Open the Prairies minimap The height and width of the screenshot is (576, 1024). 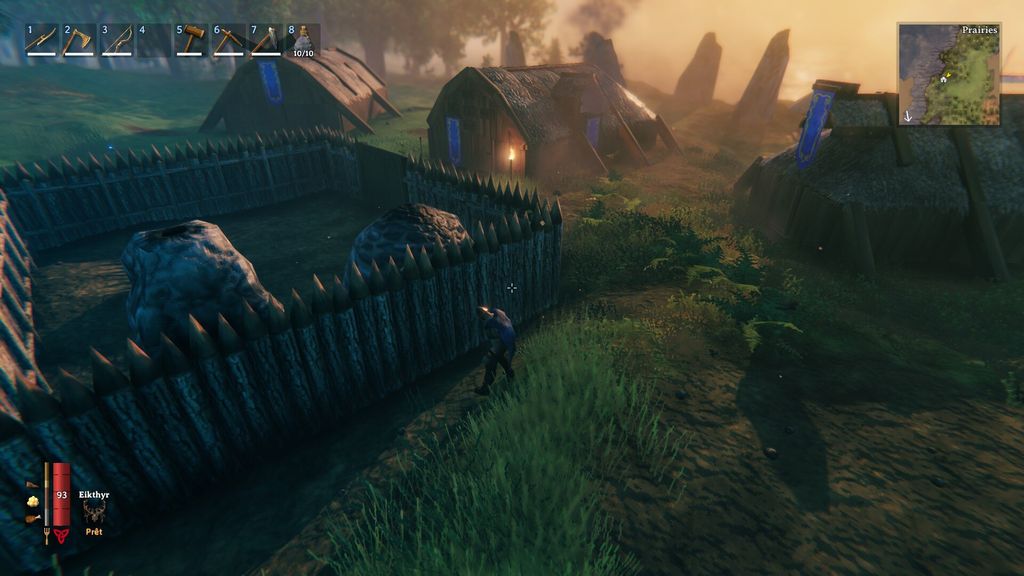point(949,74)
